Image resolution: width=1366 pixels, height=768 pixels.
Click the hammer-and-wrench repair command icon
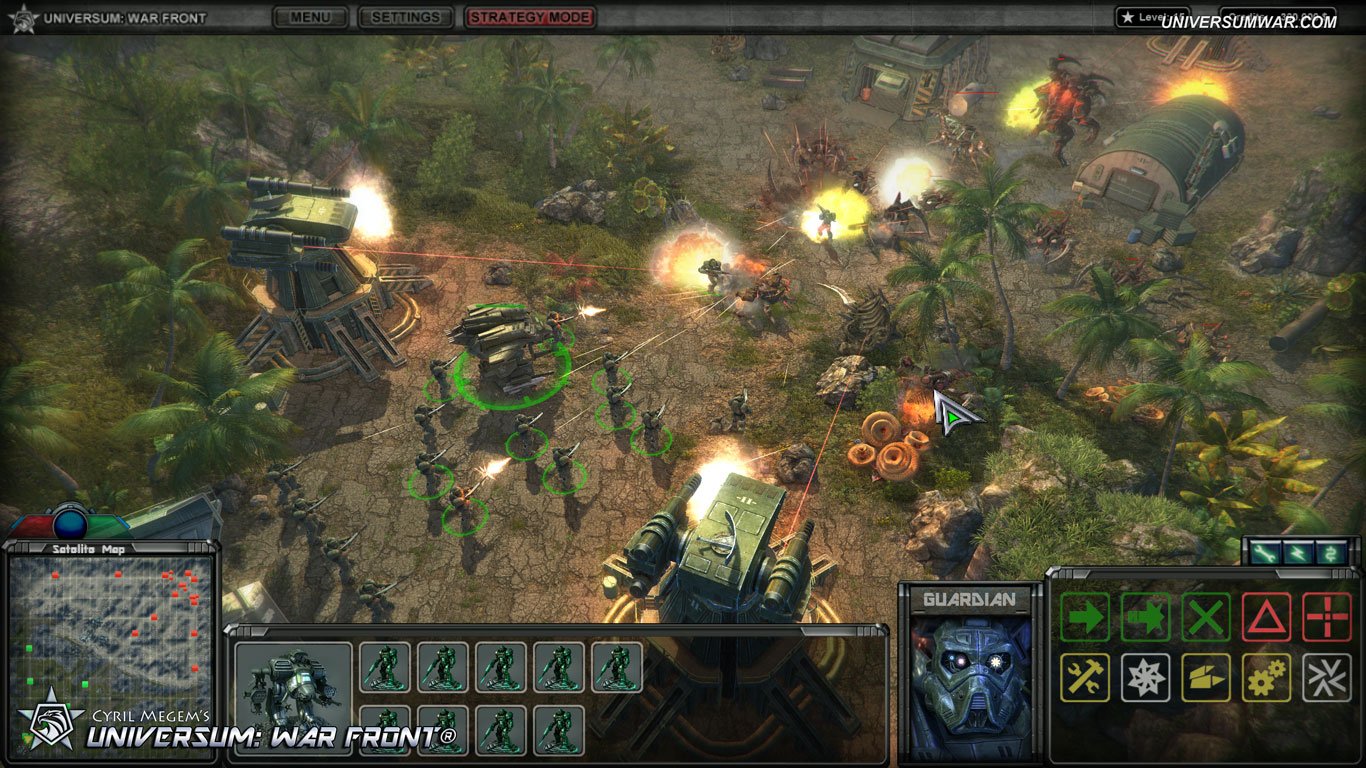click(x=1084, y=677)
